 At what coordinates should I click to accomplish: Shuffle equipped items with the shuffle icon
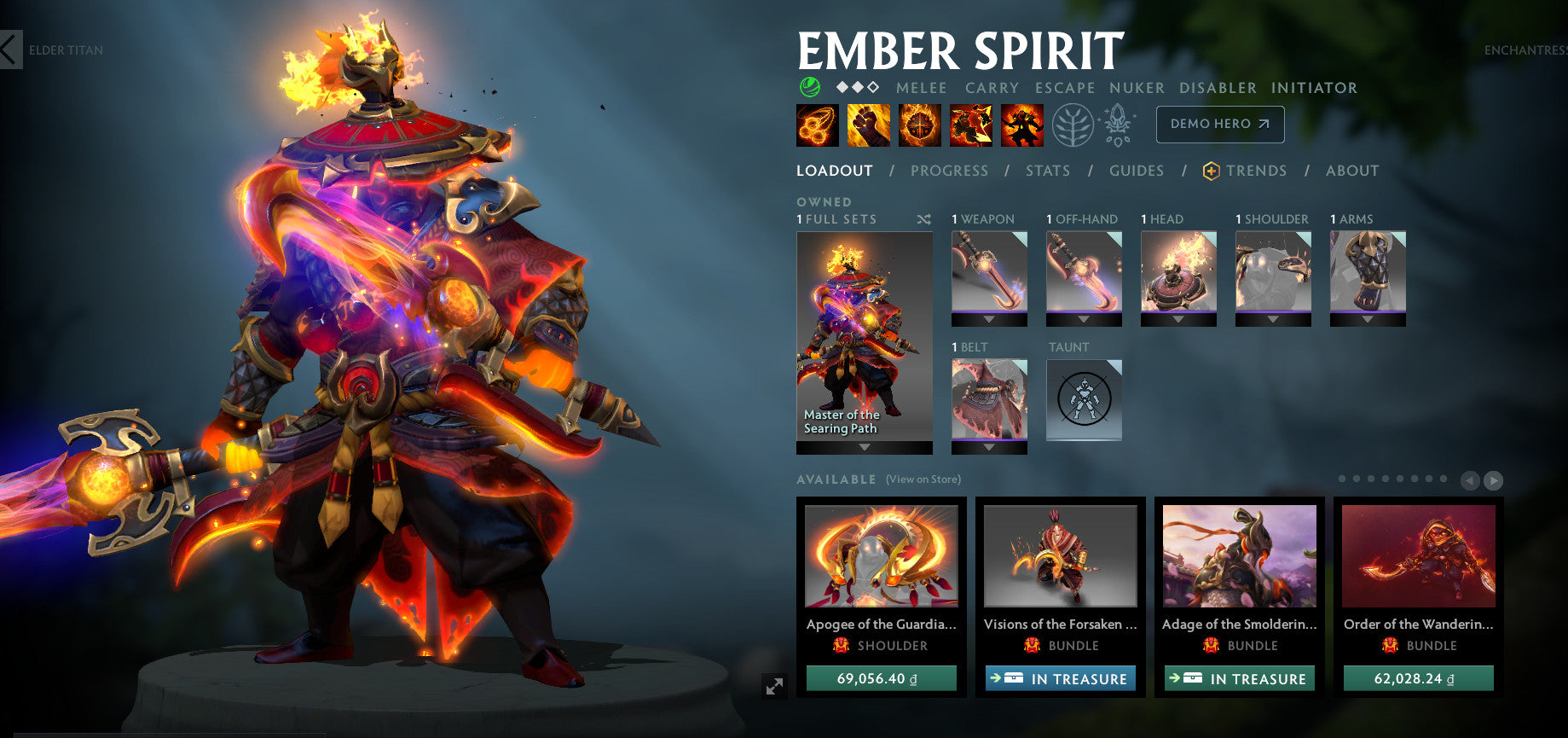923,219
